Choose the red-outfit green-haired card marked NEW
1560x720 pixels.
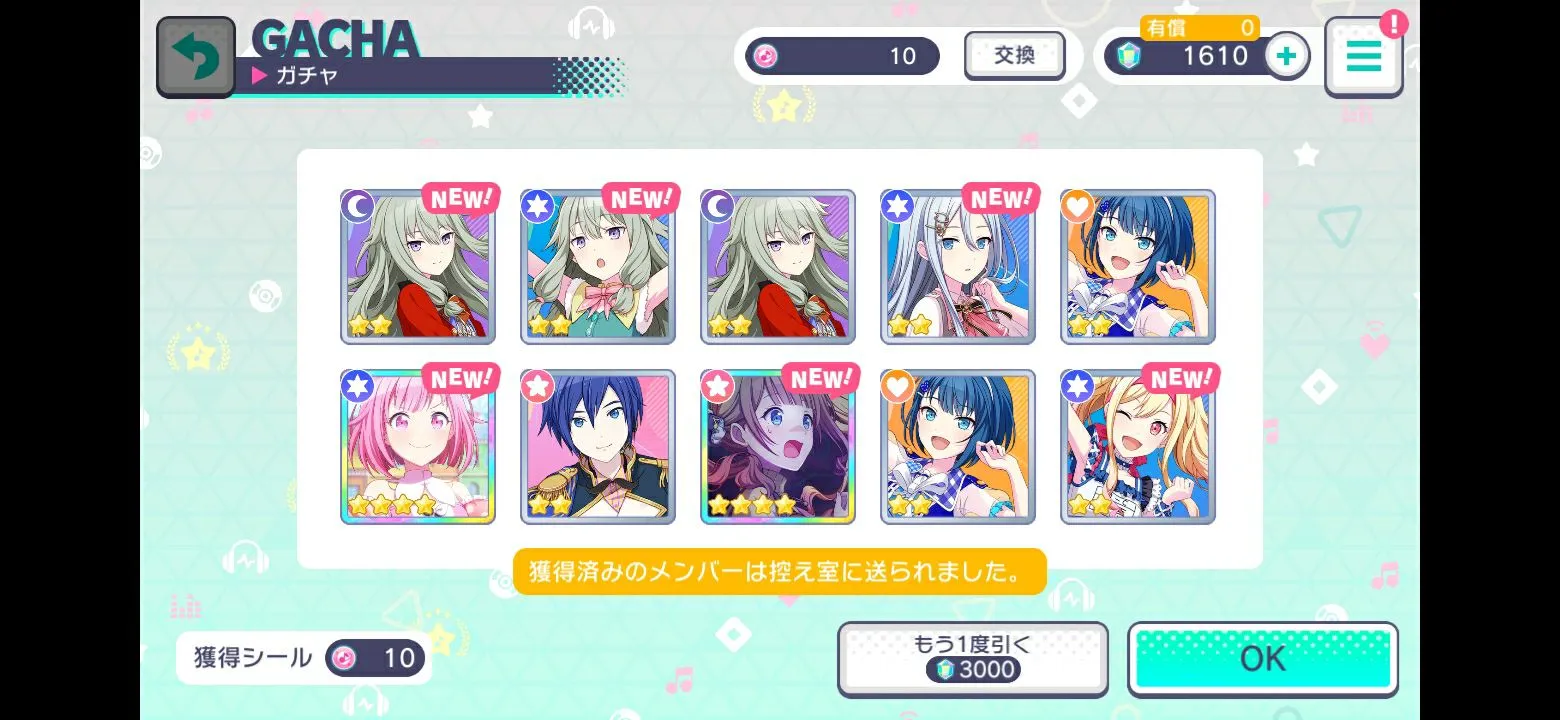[418, 267]
